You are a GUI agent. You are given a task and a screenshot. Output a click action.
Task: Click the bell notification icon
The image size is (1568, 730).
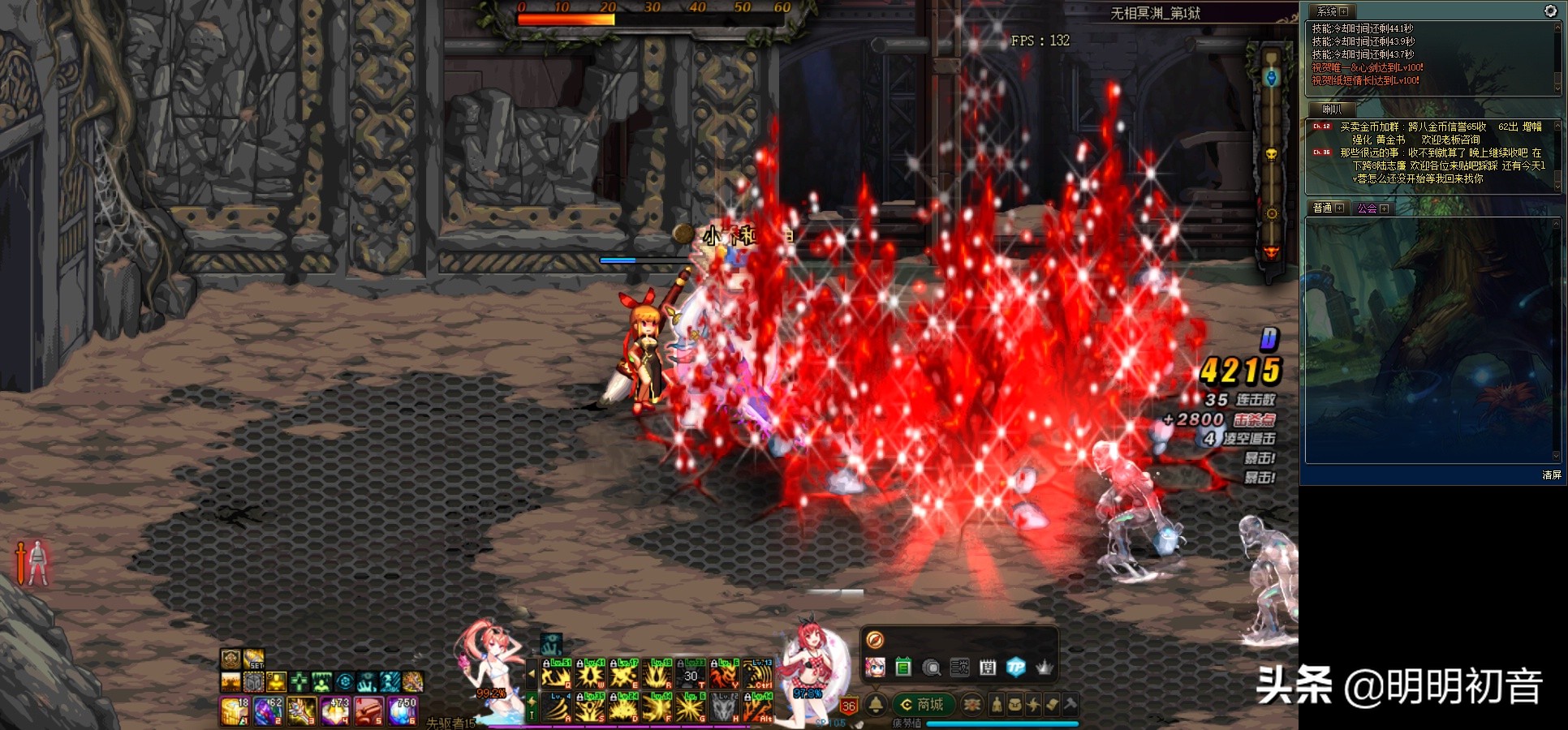876,704
